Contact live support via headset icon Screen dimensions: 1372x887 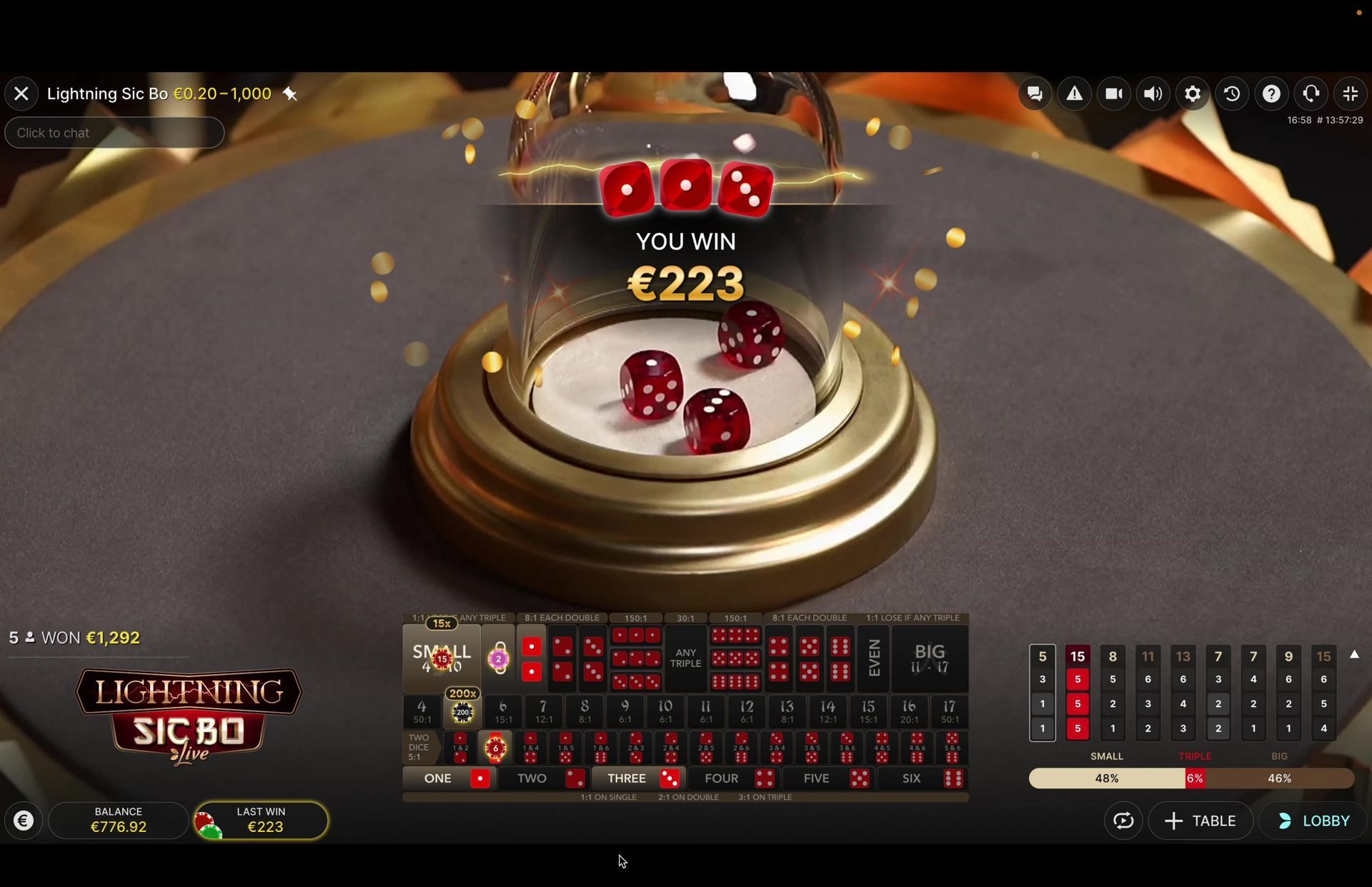(1311, 93)
